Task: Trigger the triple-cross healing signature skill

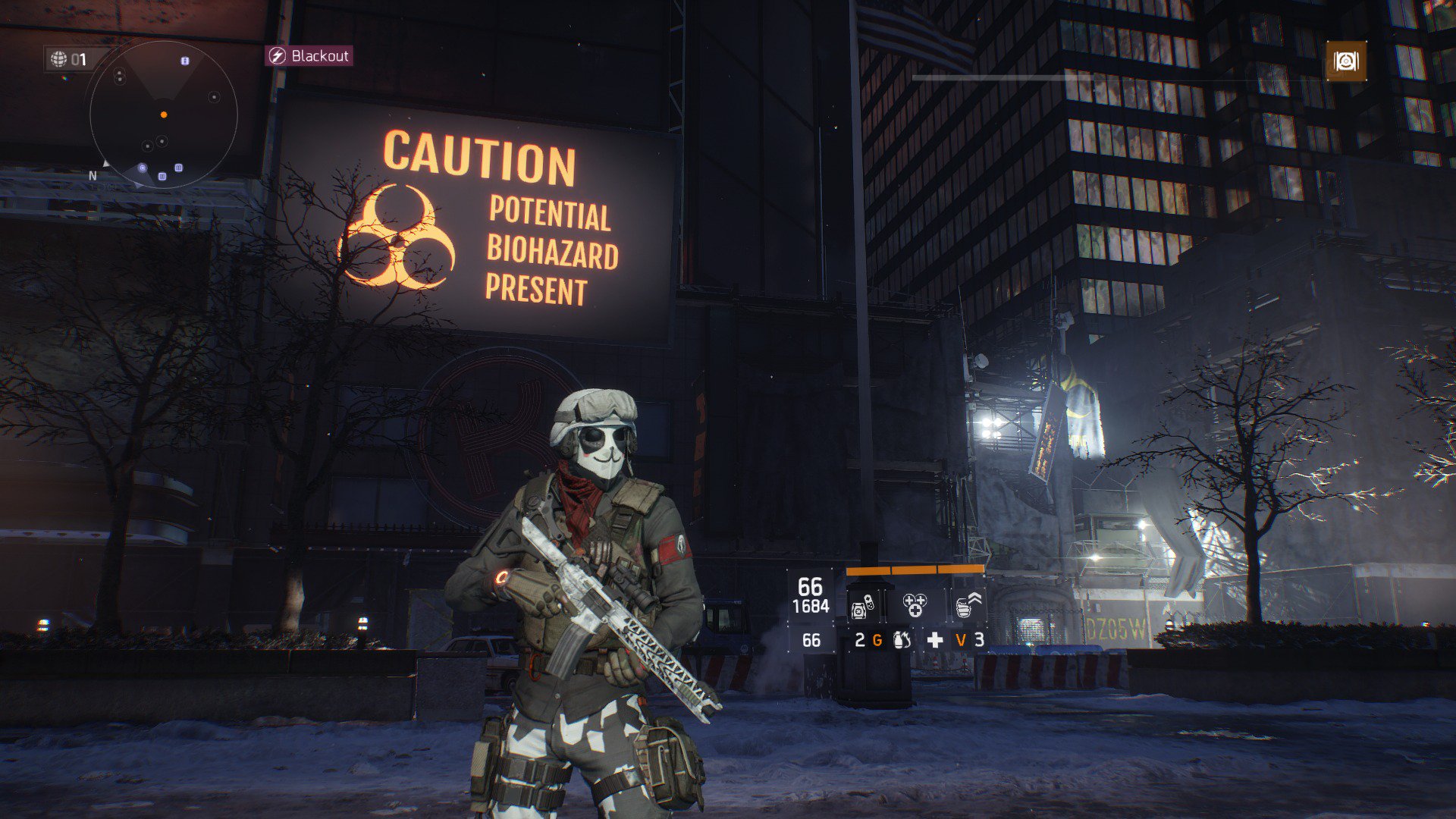Action: point(915,604)
